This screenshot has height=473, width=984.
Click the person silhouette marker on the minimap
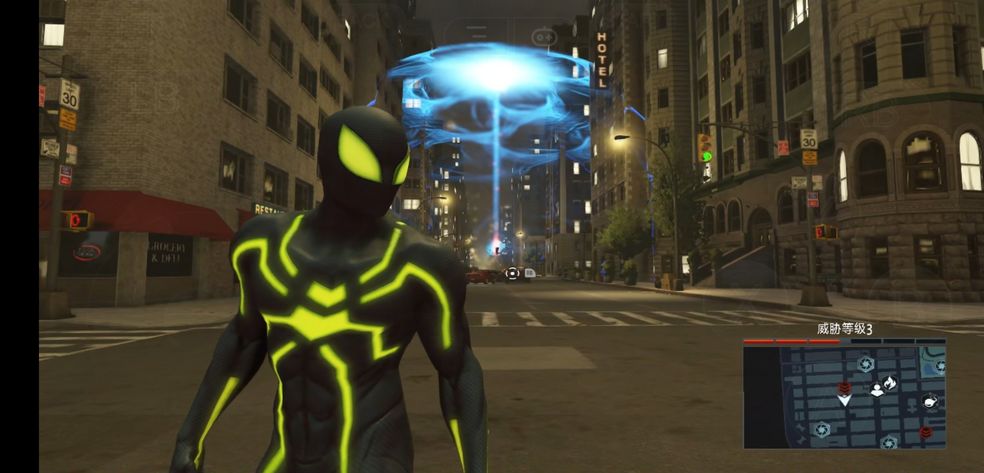[x=877, y=389]
